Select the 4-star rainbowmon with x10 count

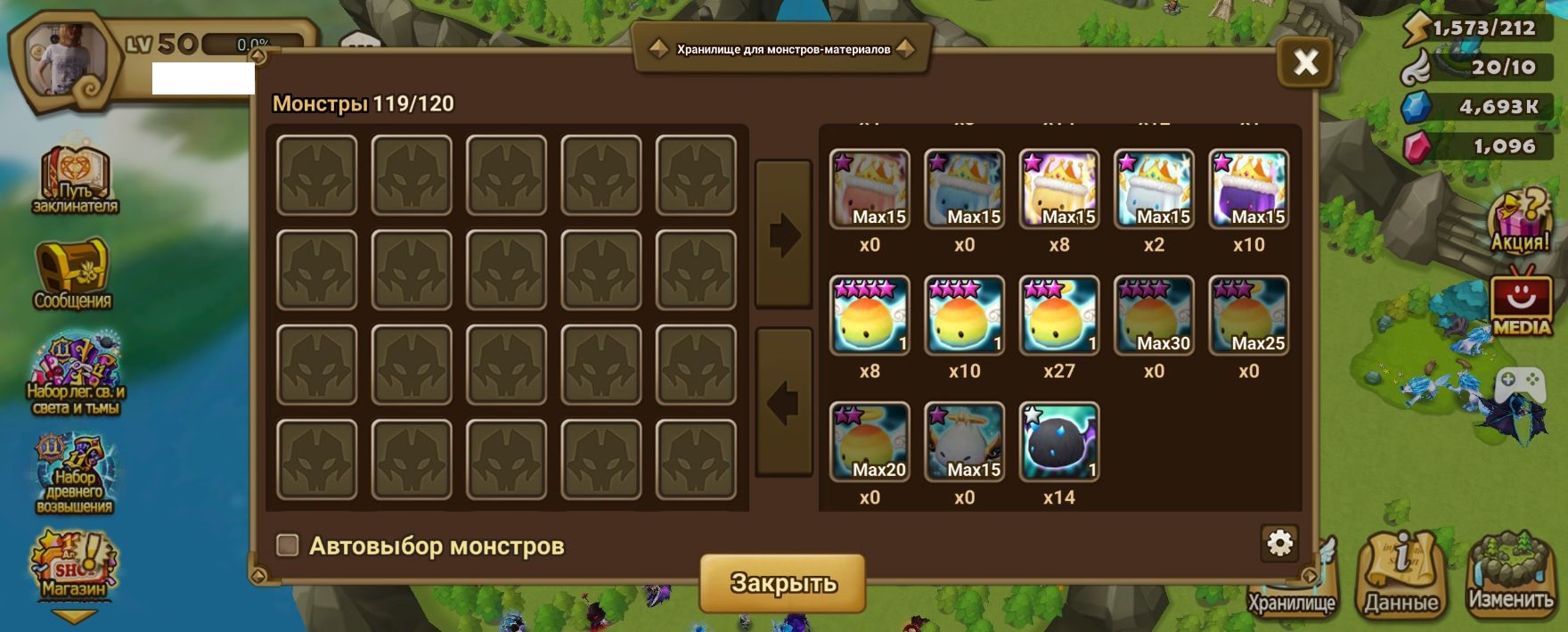(x=964, y=316)
